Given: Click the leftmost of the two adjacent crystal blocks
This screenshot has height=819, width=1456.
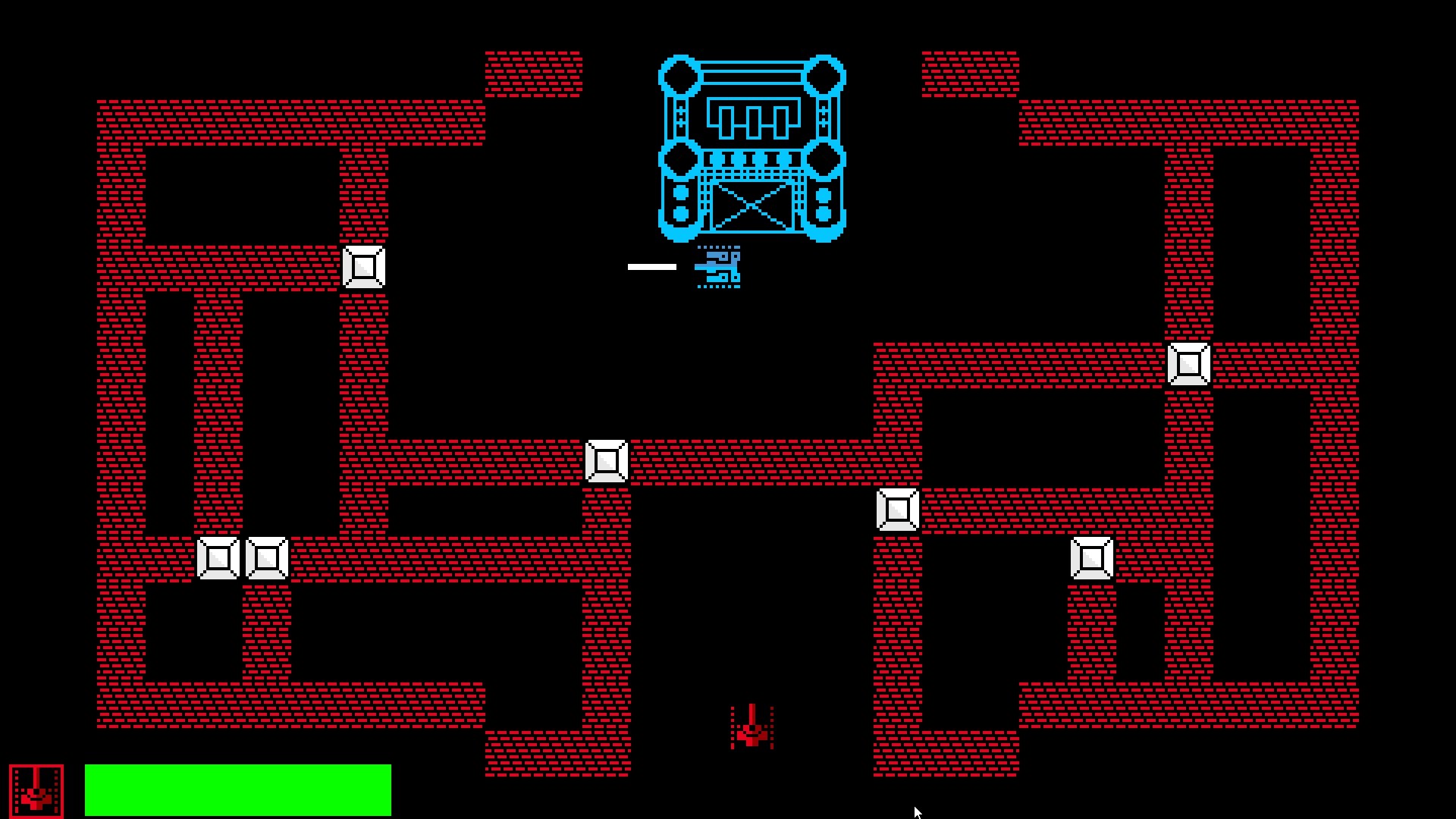Looking at the screenshot, I should [219, 558].
